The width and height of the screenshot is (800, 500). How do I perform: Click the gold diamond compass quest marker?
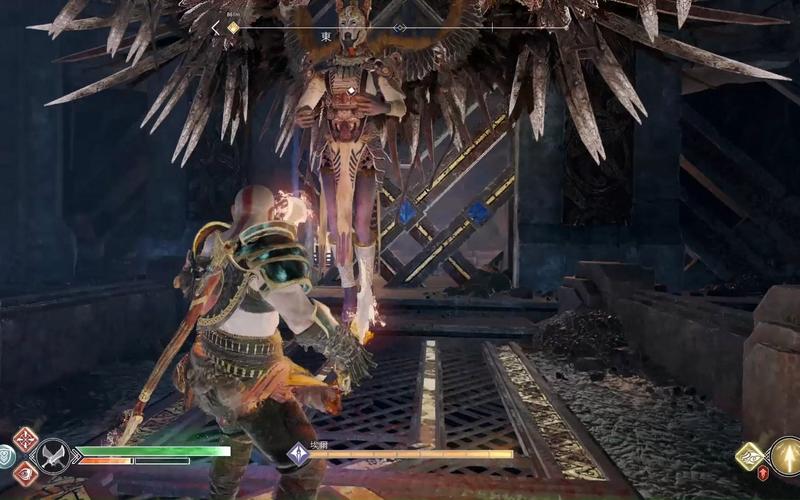click(x=233, y=28)
